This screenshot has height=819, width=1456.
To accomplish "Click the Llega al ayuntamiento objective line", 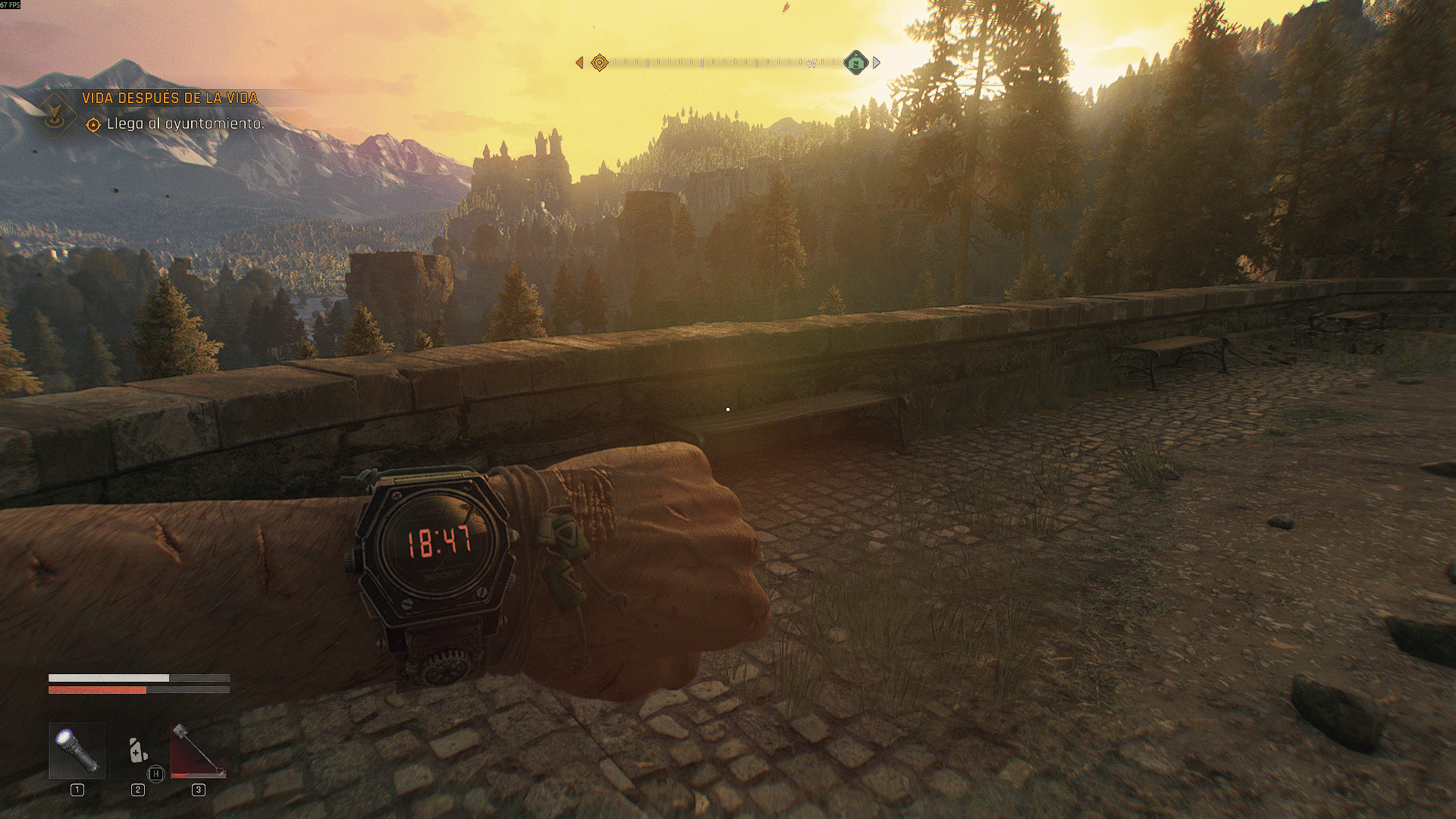I will point(185,124).
